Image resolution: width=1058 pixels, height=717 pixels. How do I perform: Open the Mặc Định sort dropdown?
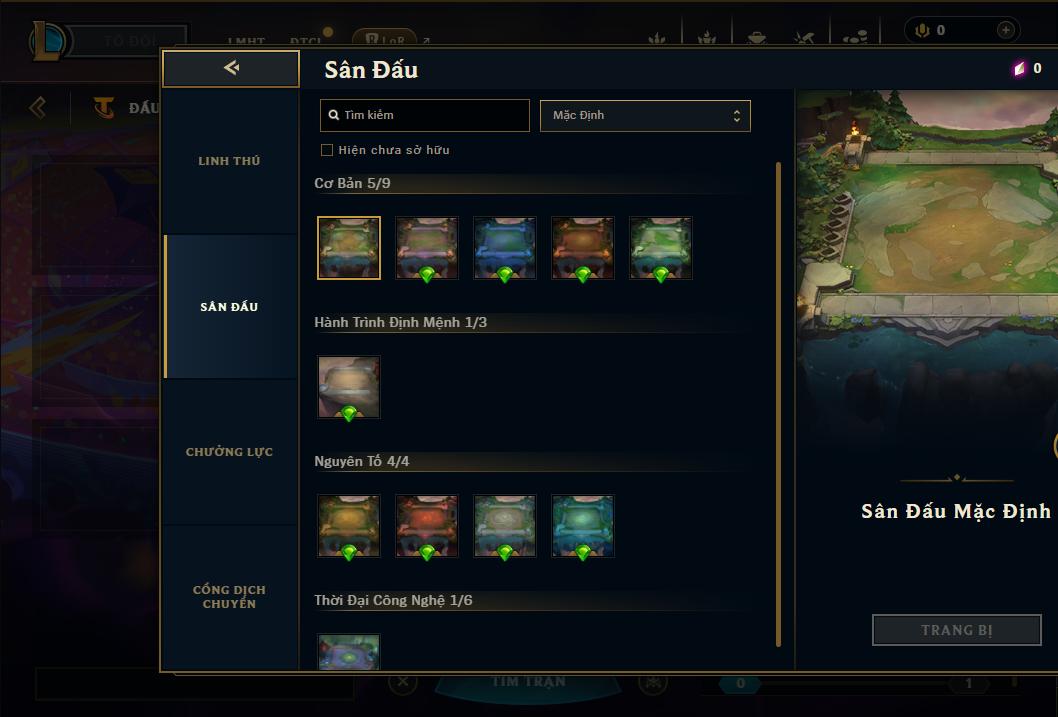645,115
